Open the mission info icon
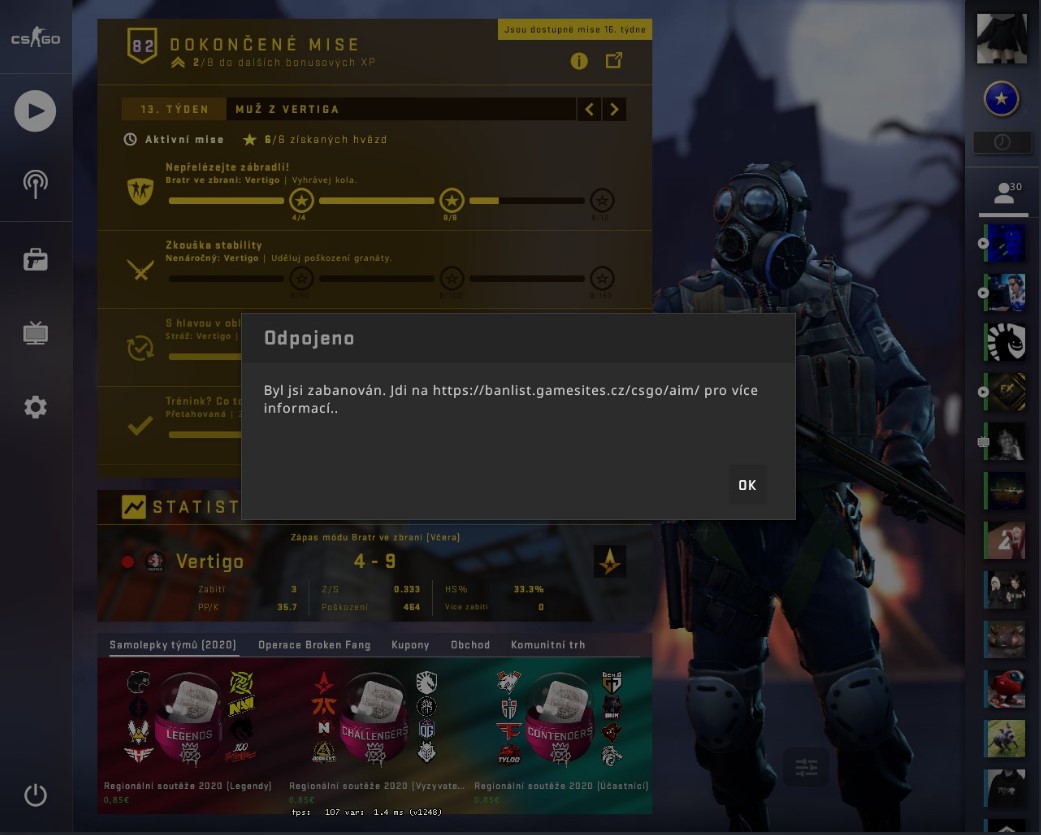1041x835 pixels. point(579,61)
